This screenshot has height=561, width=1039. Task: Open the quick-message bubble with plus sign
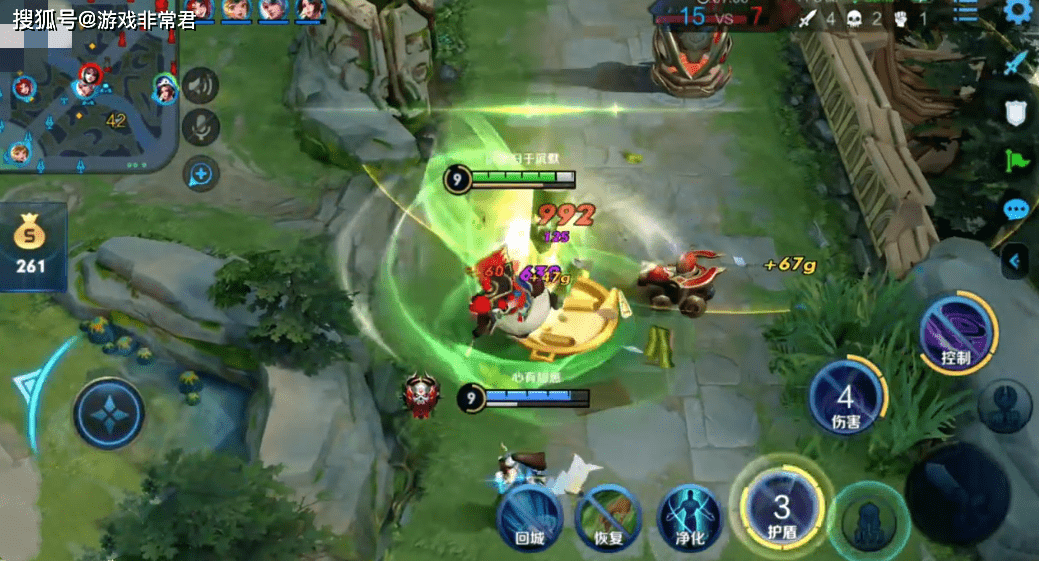(201, 174)
